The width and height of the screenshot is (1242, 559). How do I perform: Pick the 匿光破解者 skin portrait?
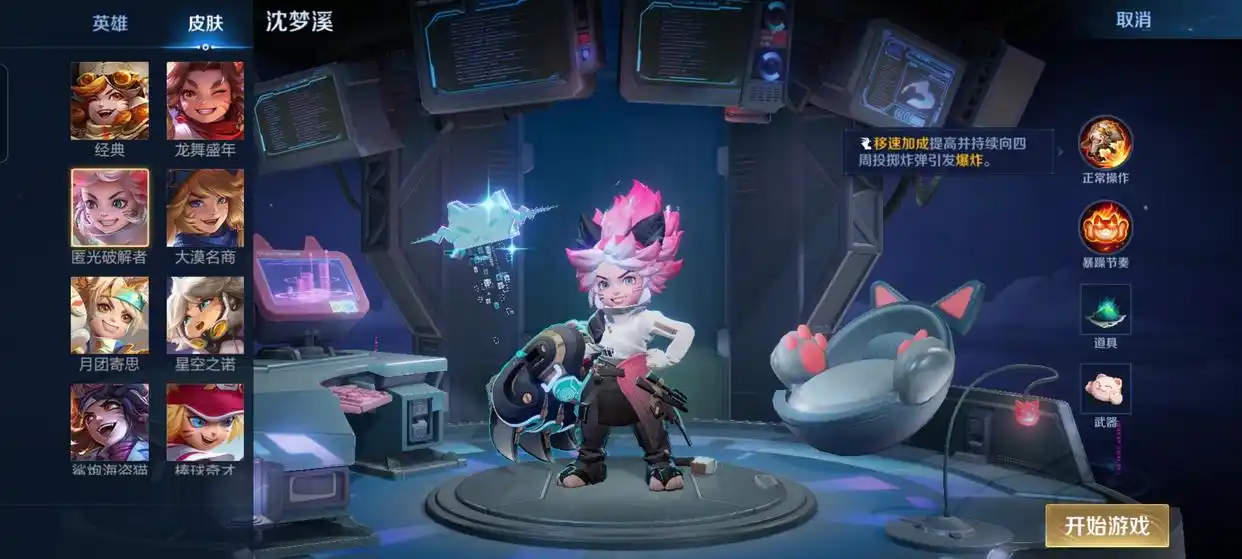tap(110, 208)
